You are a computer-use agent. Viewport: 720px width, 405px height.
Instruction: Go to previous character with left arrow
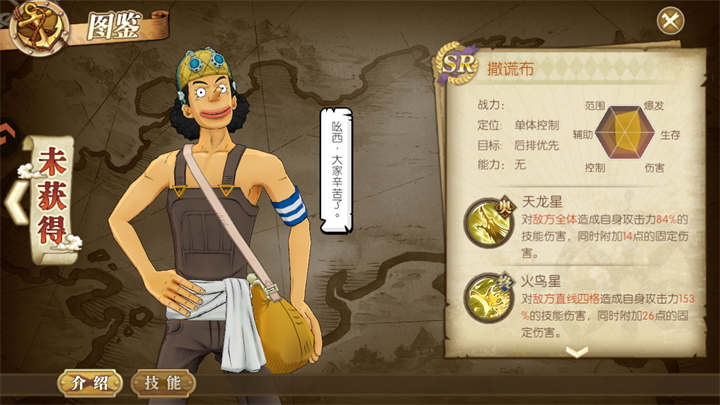(x=14, y=199)
